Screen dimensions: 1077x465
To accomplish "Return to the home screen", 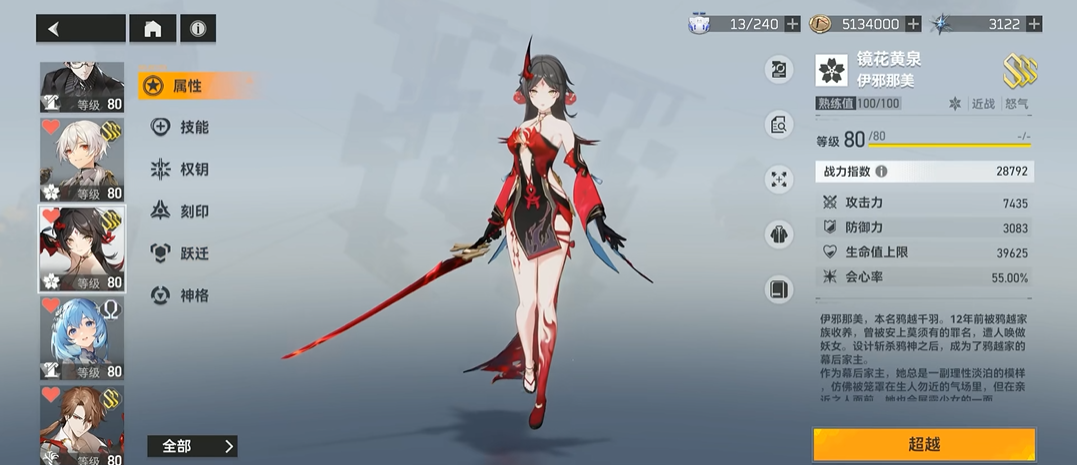I will [x=153, y=29].
